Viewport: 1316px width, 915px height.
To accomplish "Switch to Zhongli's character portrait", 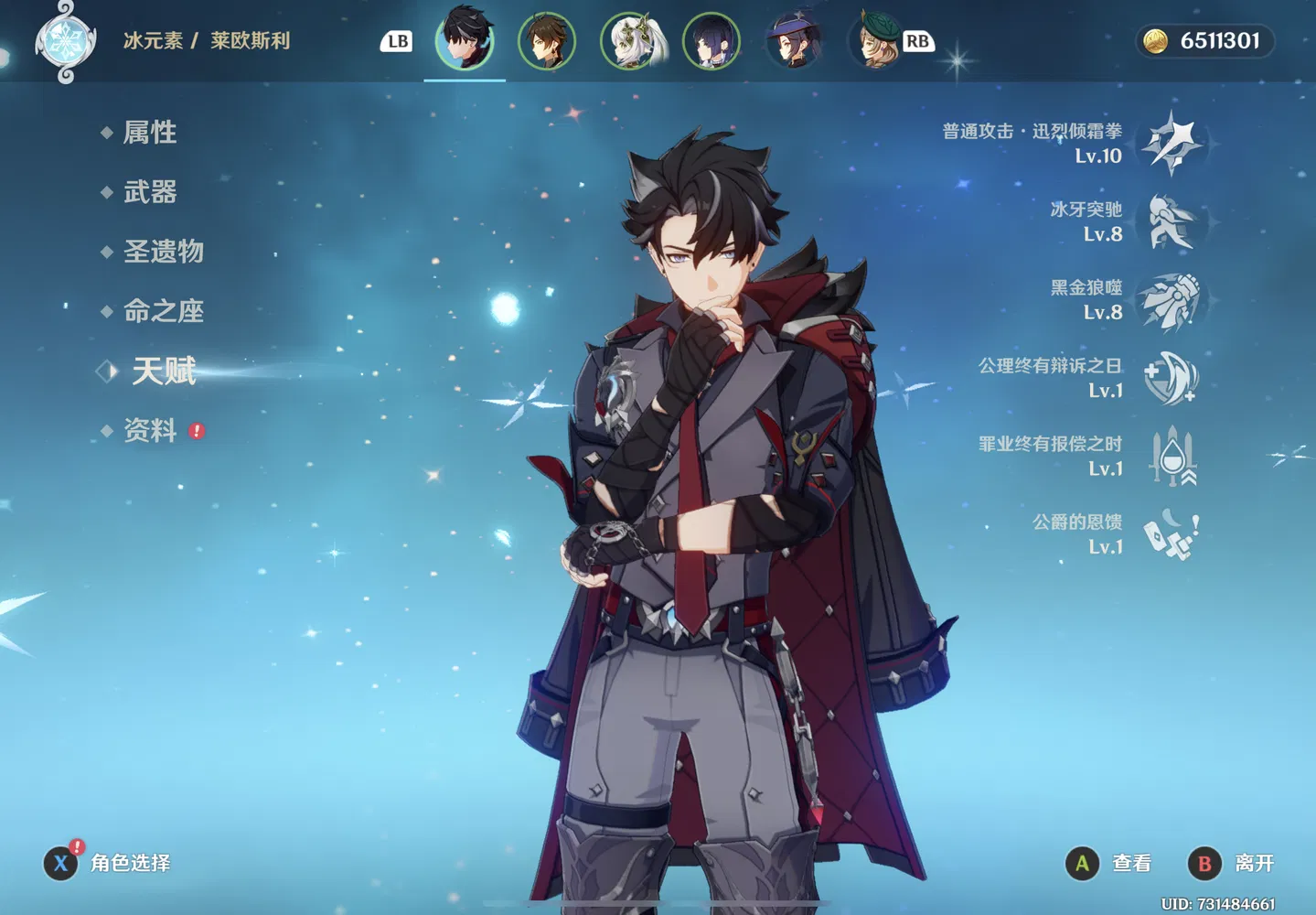I will [x=547, y=40].
